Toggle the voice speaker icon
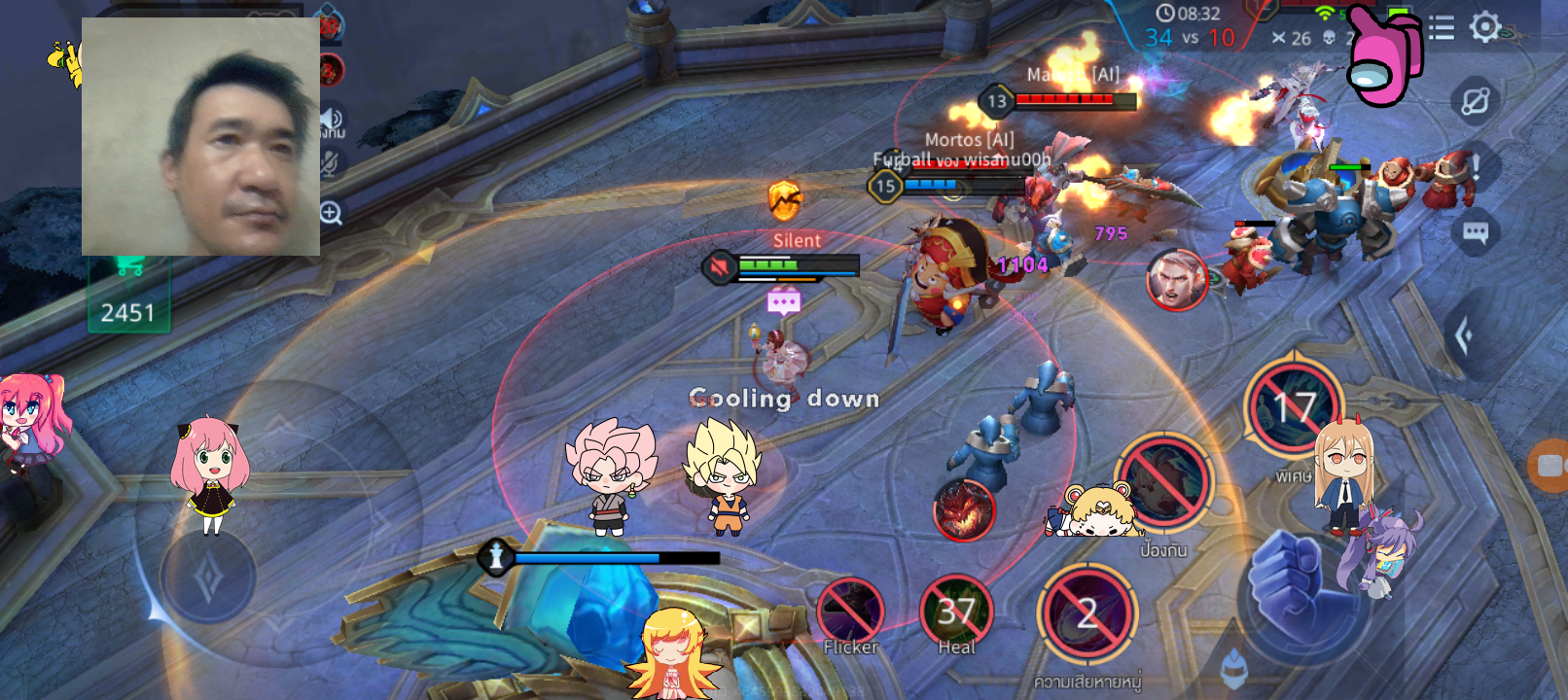Viewport: 1568px width, 700px height. (x=331, y=121)
